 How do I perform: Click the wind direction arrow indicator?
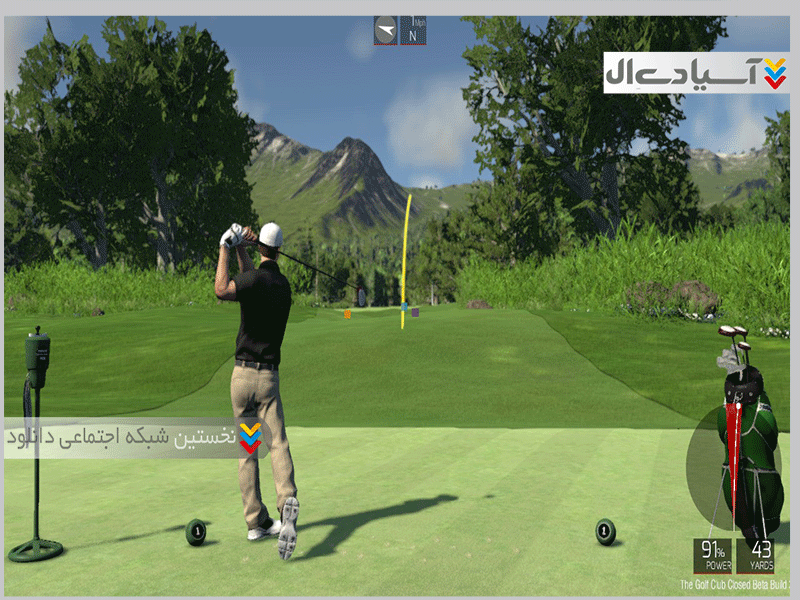click(x=386, y=30)
